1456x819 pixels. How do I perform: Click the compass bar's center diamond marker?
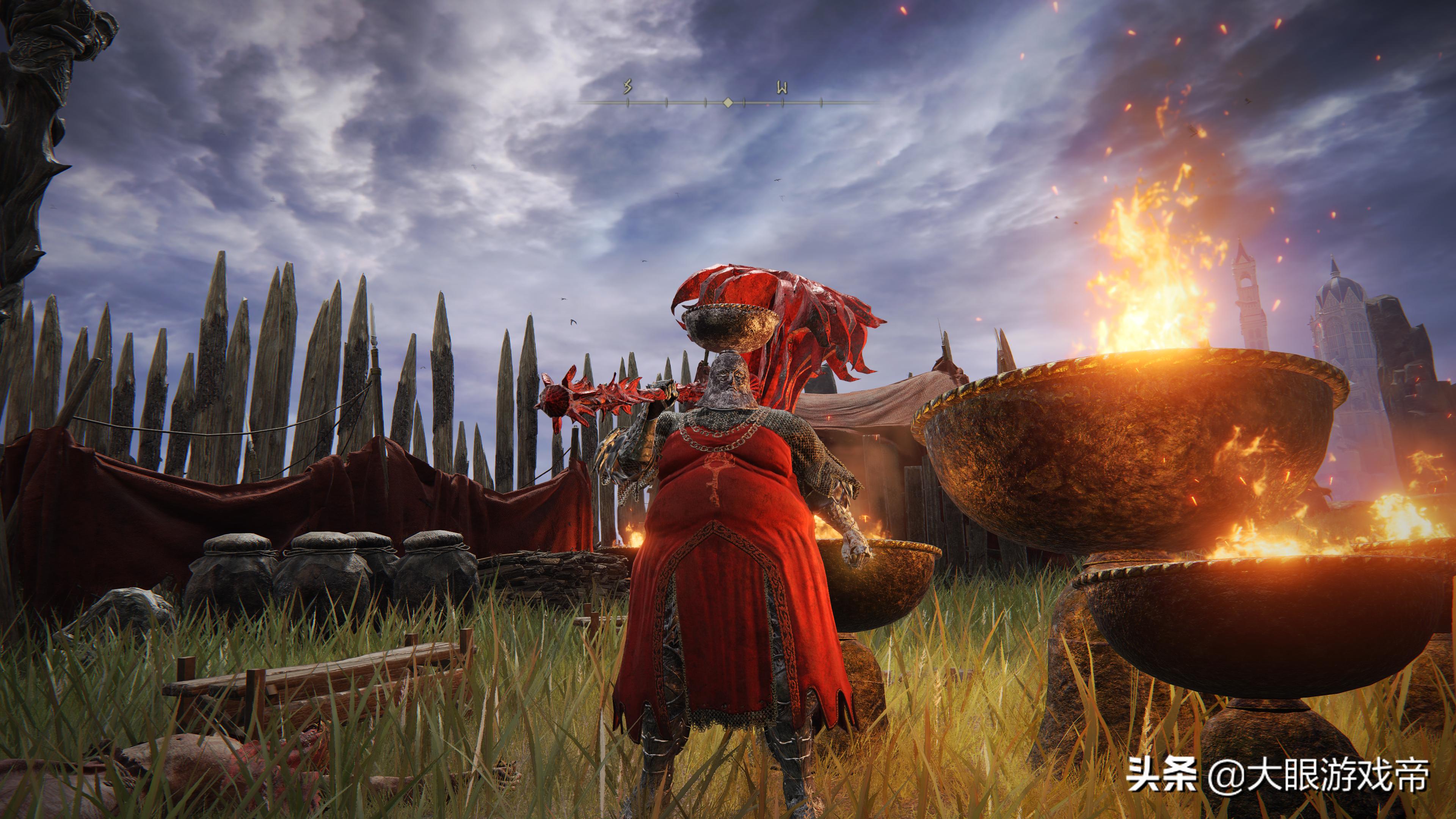(x=728, y=103)
